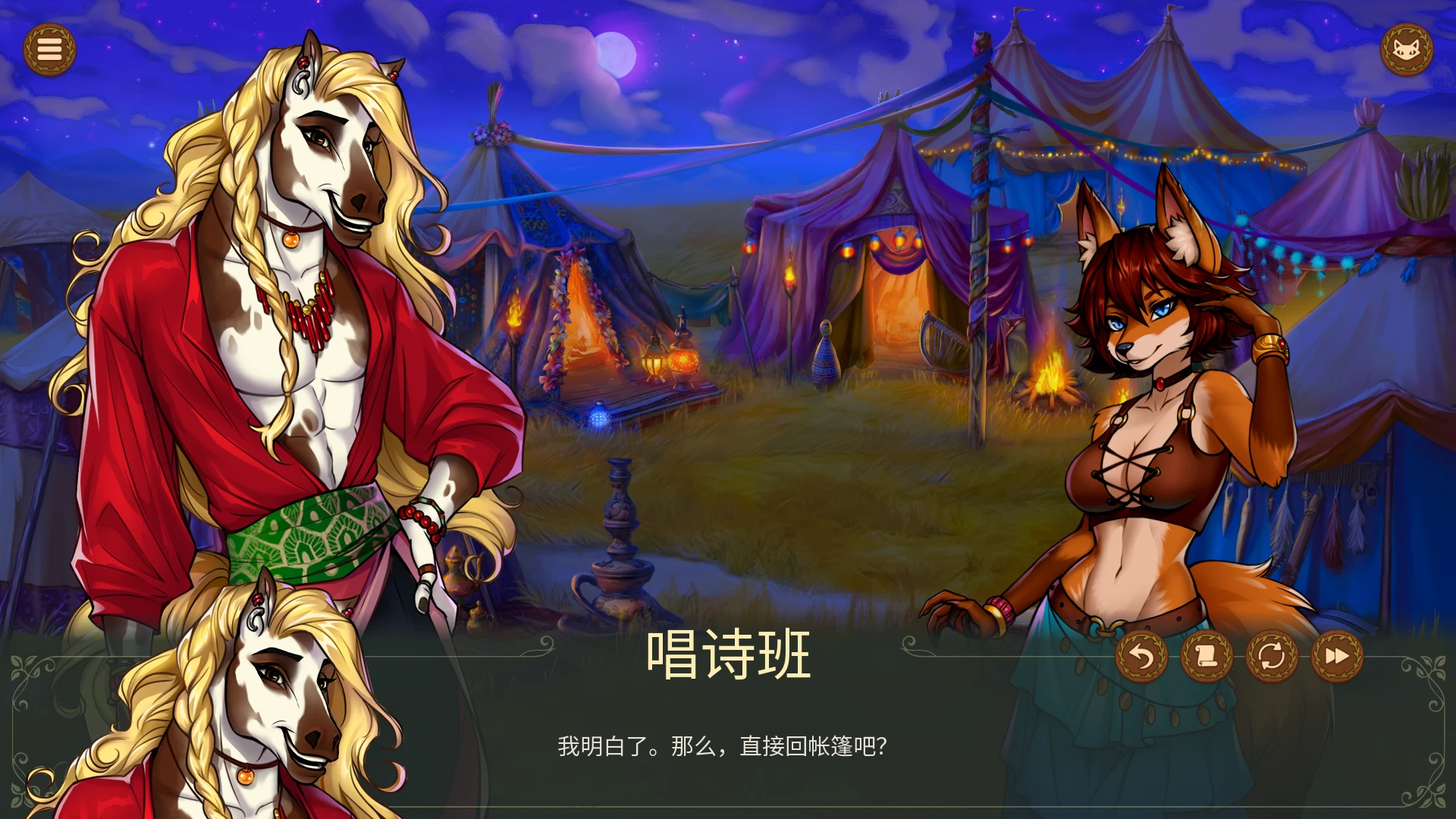Reveal the character gallery via fox badge
Viewport: 1456px width, 819px height.
1407,49
